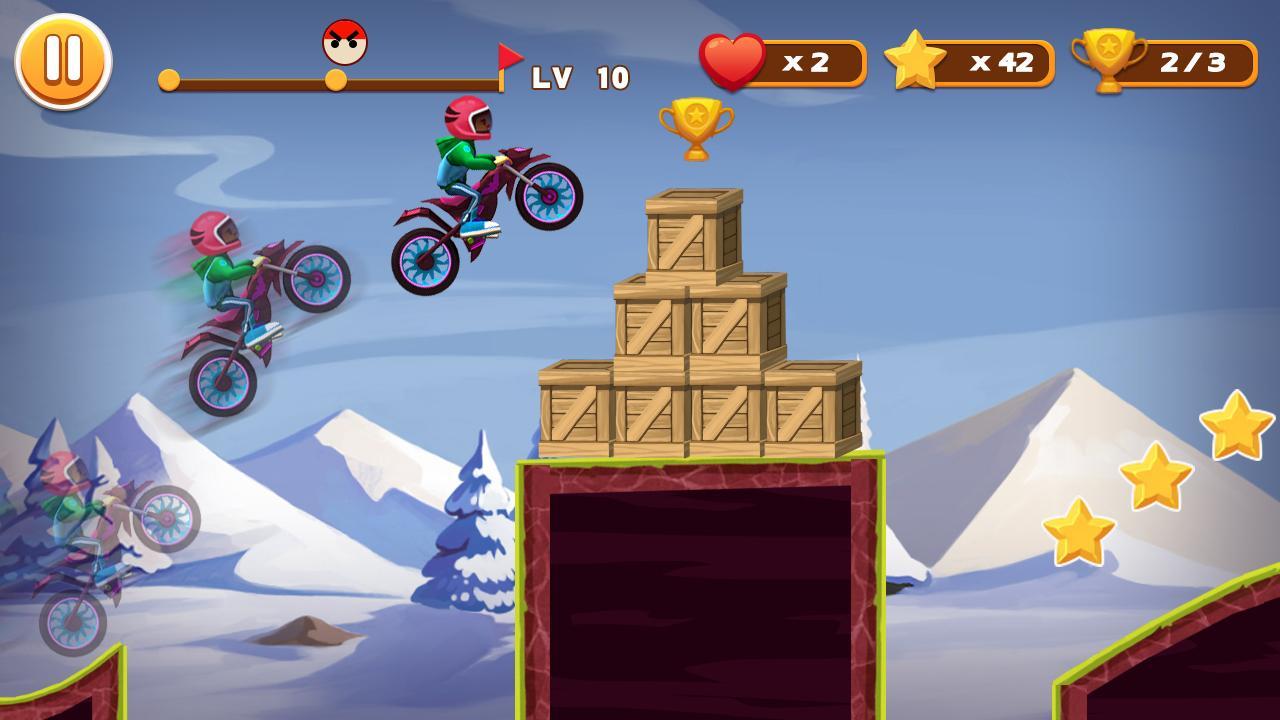This screenshot has height=720, width=1280.
Task: Click the red finish flag icon
Action: pyautogui.click(x=509, y=58)
